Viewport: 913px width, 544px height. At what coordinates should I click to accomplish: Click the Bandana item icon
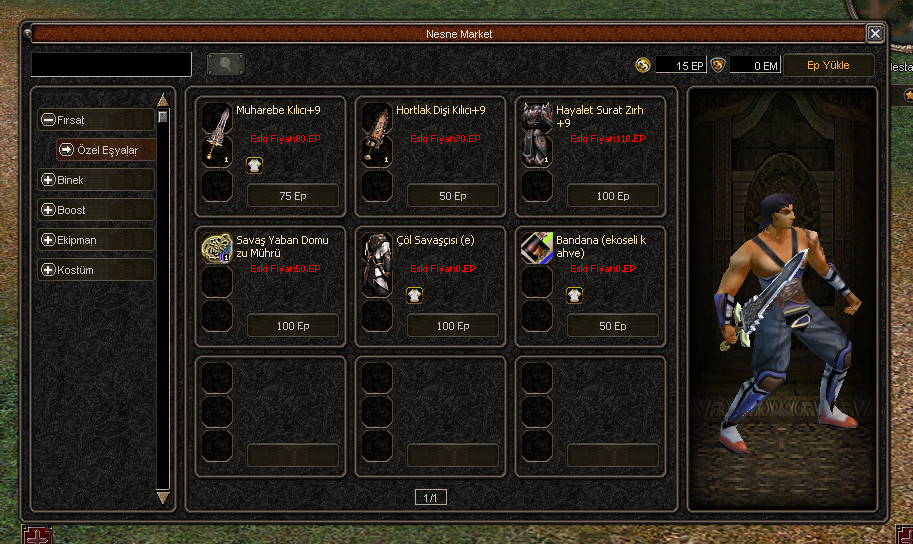pos(537,248)
